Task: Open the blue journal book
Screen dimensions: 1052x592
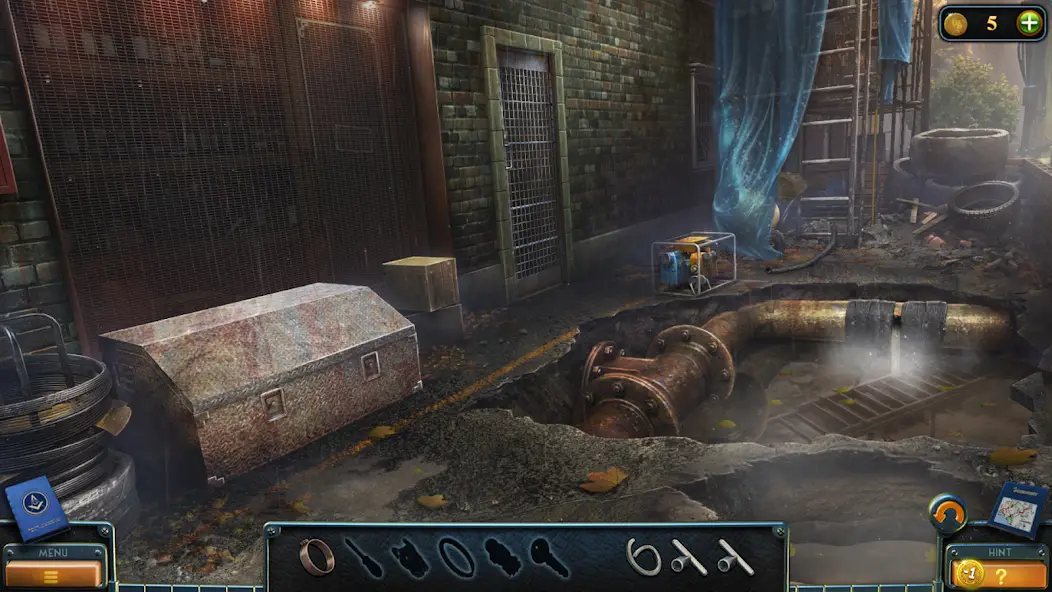Action: click(37, 508)
